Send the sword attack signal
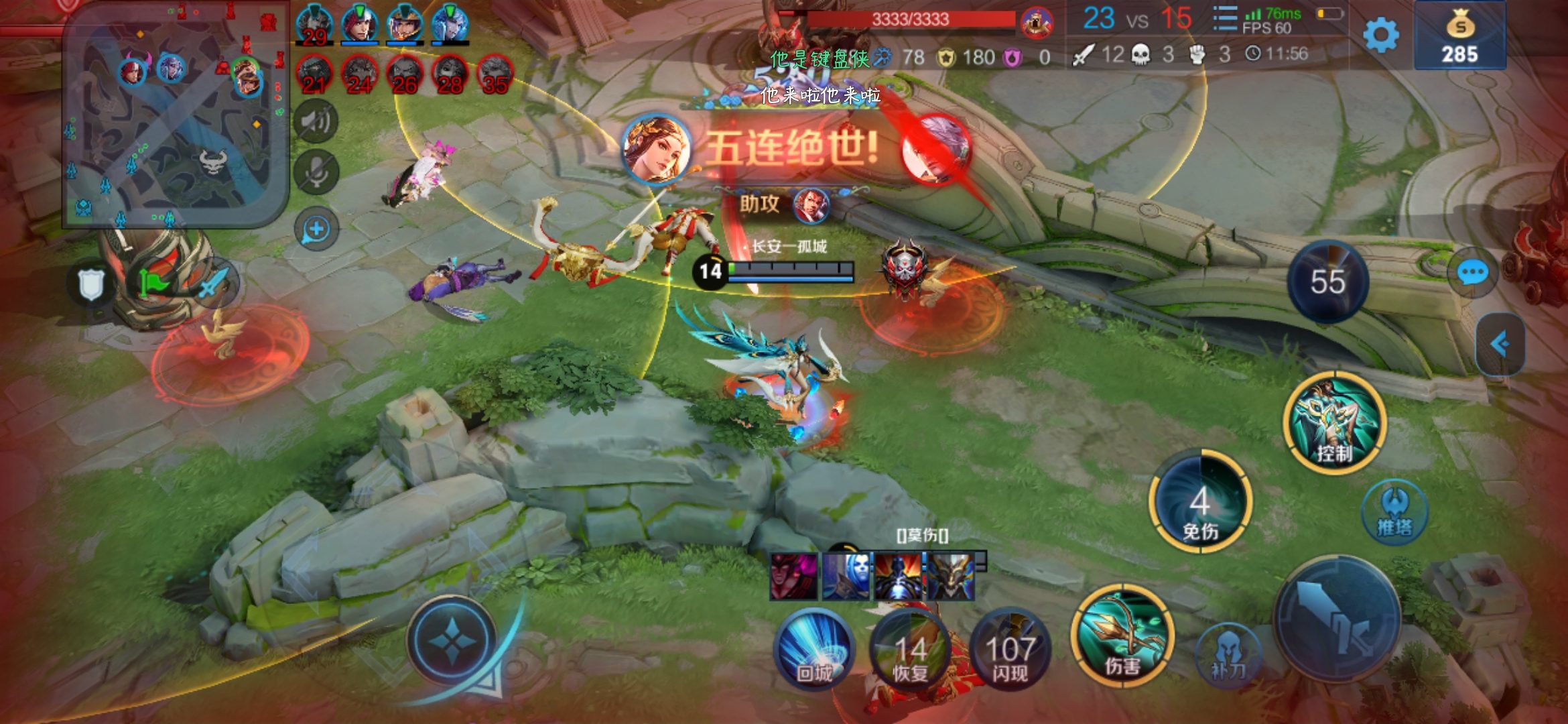Screen dimensions: 1568x724 tap(213, 285)
